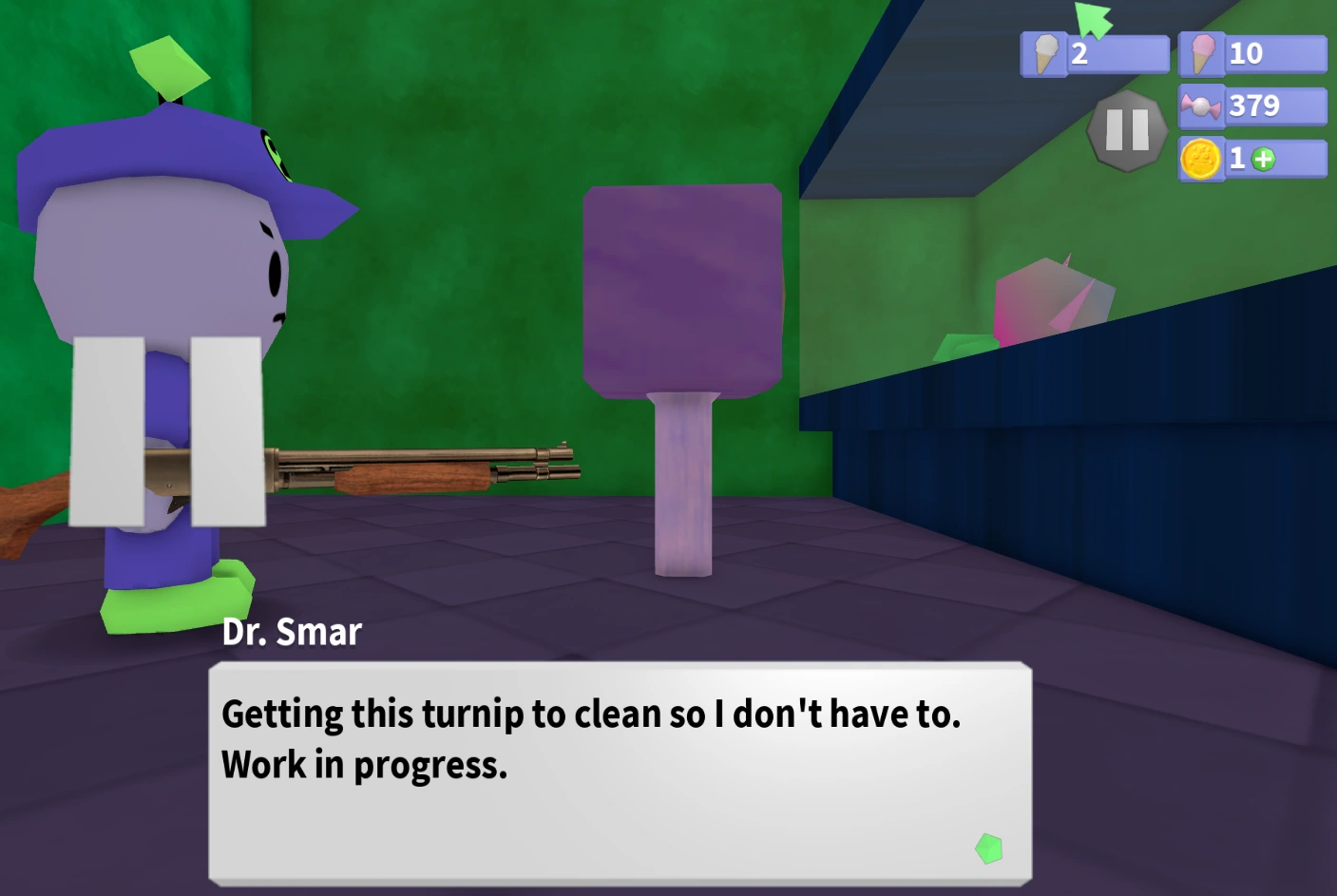The image size is (1337, 896).
Task: Select the candy counter icon
Action: click(1203, 105)
